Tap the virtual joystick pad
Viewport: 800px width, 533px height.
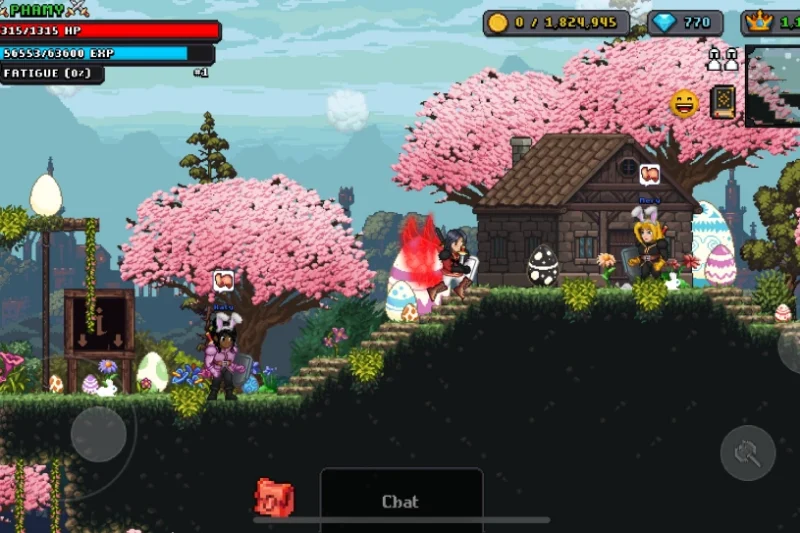(x=98, y=433)
